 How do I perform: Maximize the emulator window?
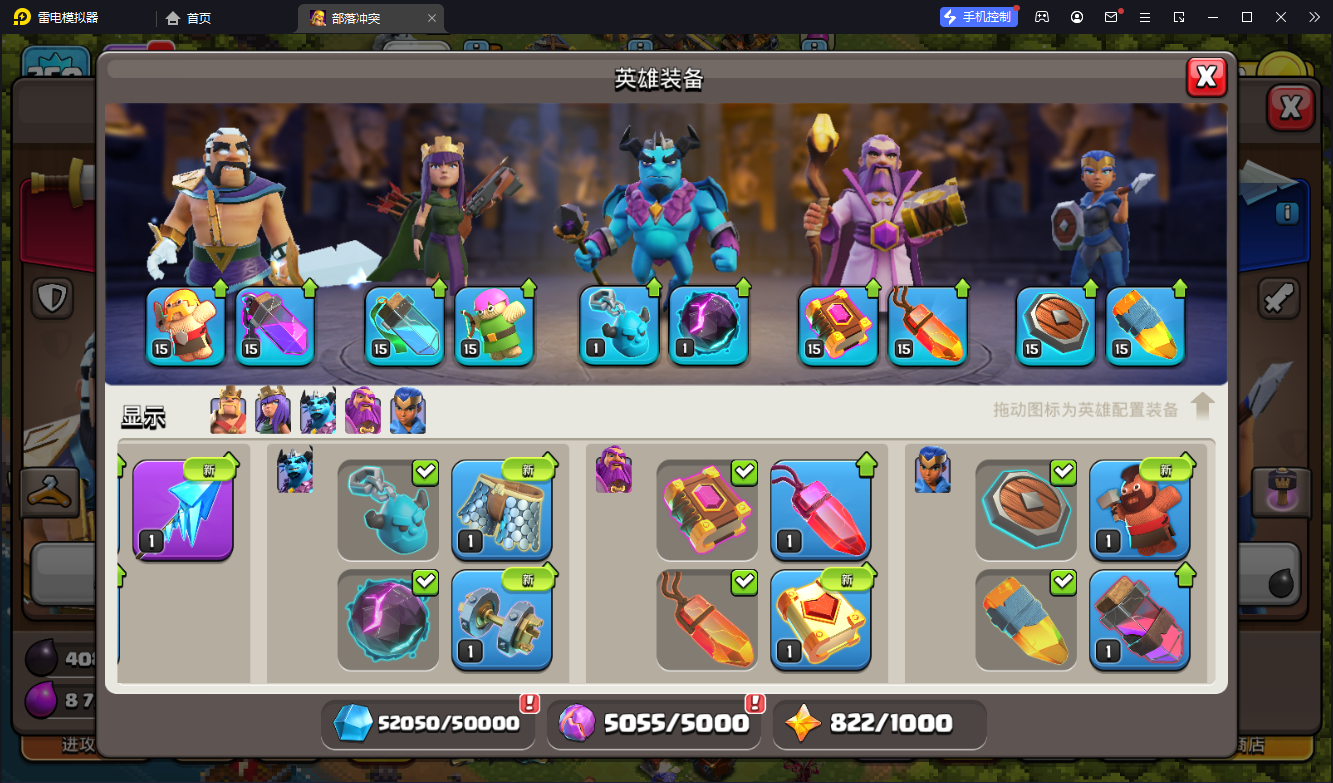tap(1247, 17)
